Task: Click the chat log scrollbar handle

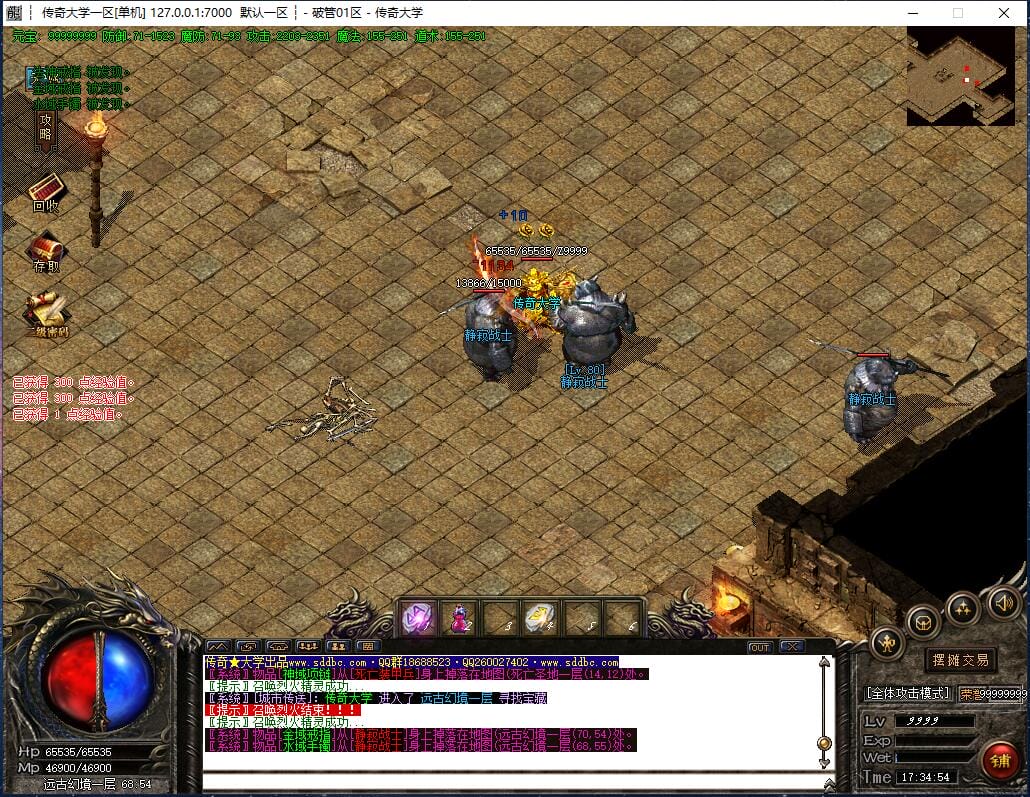Action: click(x=825, y=742)
